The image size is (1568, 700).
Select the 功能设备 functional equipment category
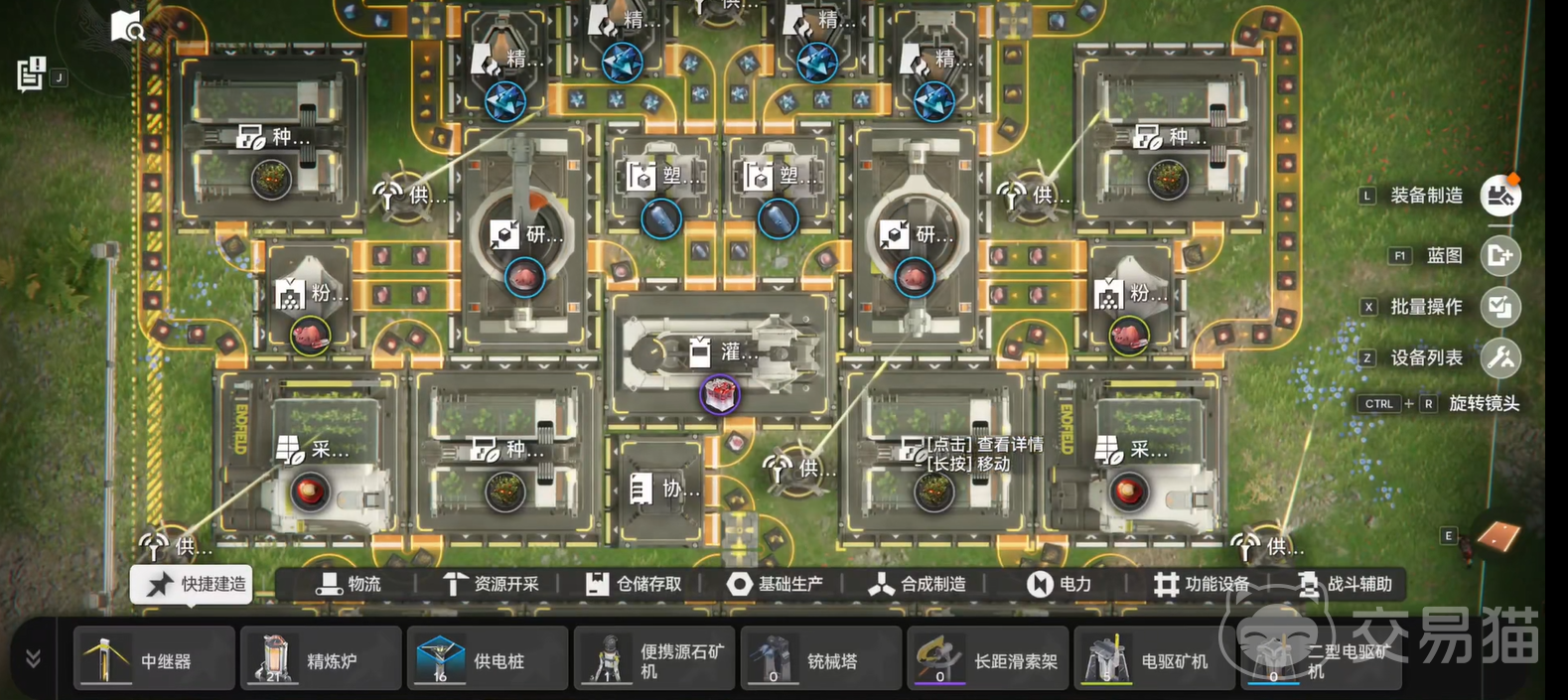click(x=1202, y=584)
